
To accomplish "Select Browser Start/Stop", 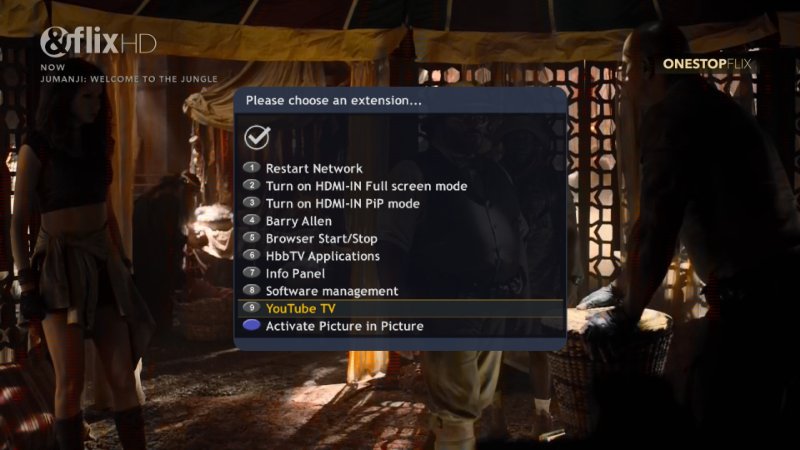I will tap(321, 239).
